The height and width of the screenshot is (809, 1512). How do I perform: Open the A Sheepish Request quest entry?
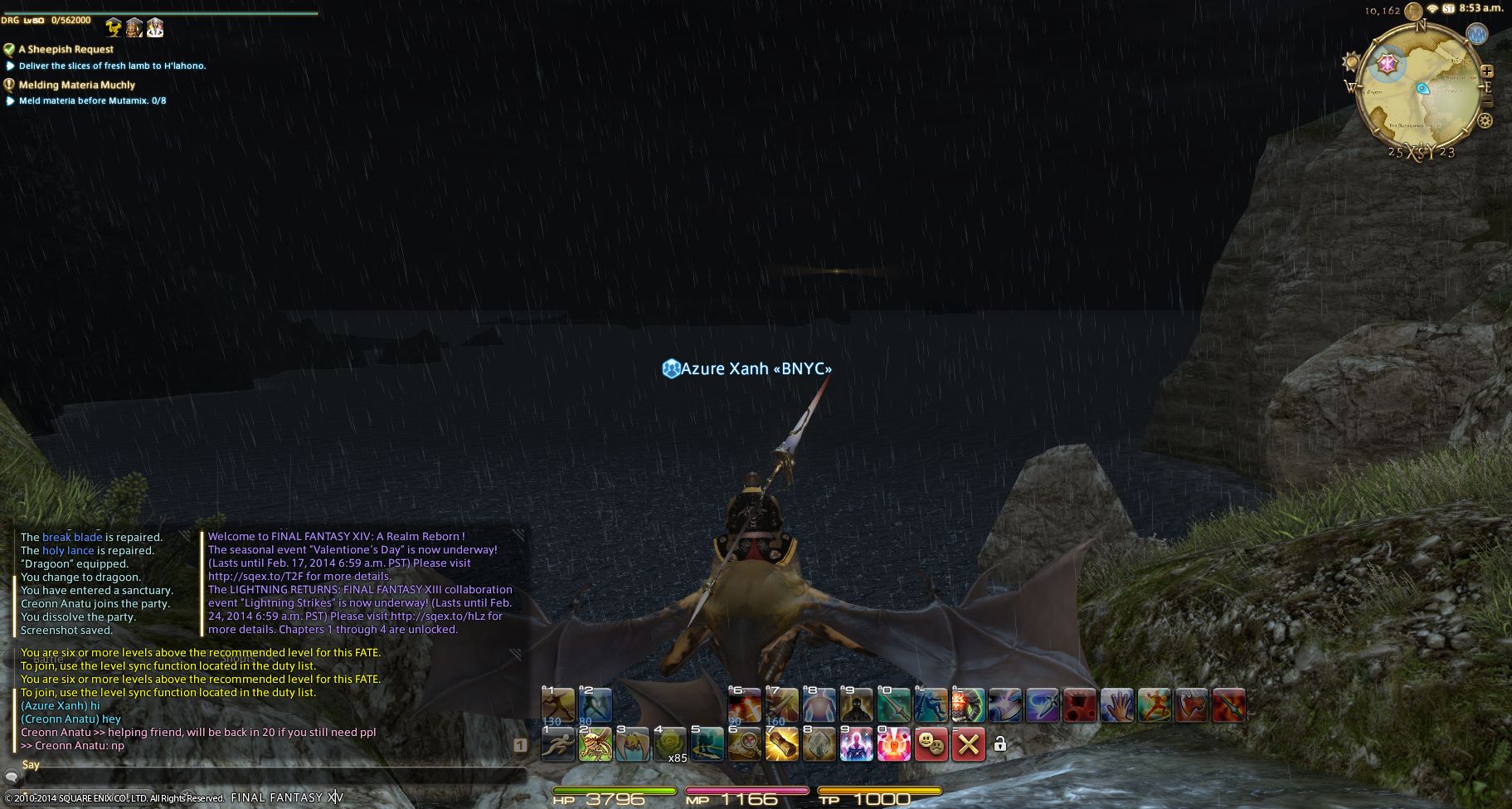[x=66, y=50]
